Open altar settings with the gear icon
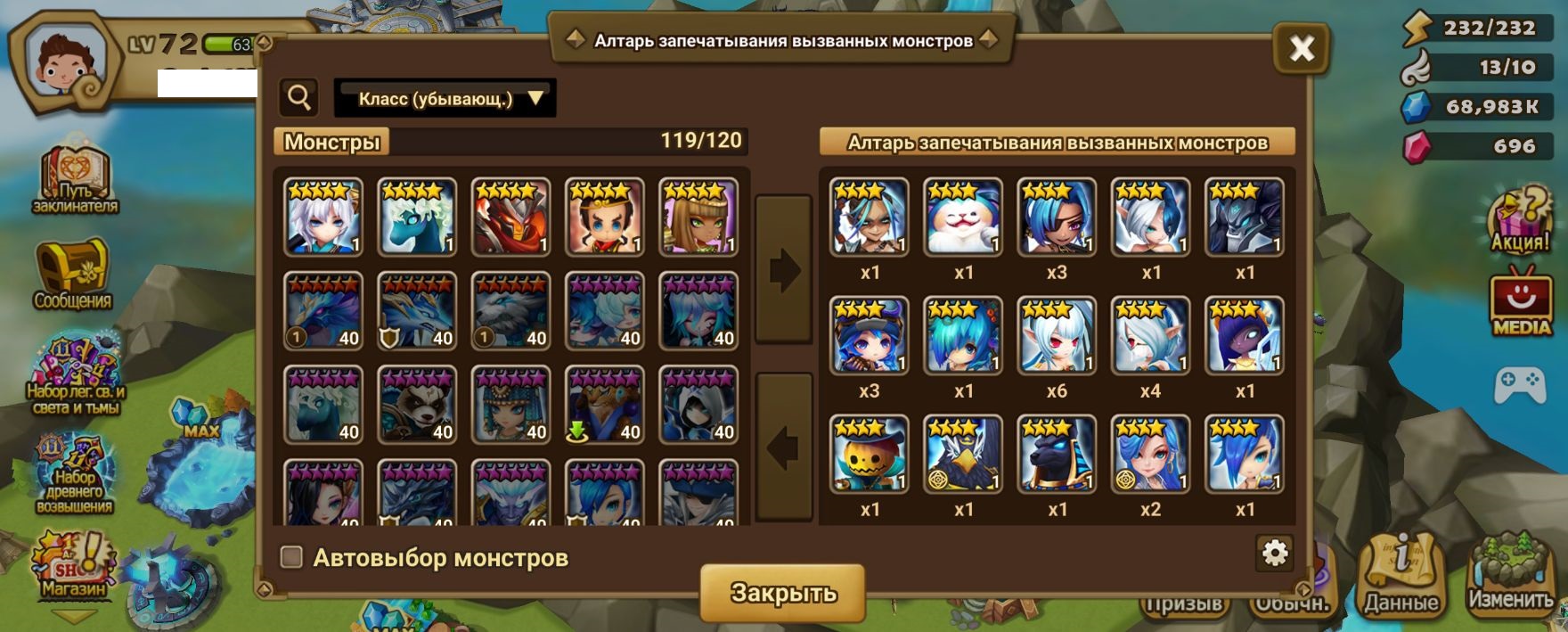Image resolution: width=1568 pixels, height=632 pixels. (x=1275, y=554)
